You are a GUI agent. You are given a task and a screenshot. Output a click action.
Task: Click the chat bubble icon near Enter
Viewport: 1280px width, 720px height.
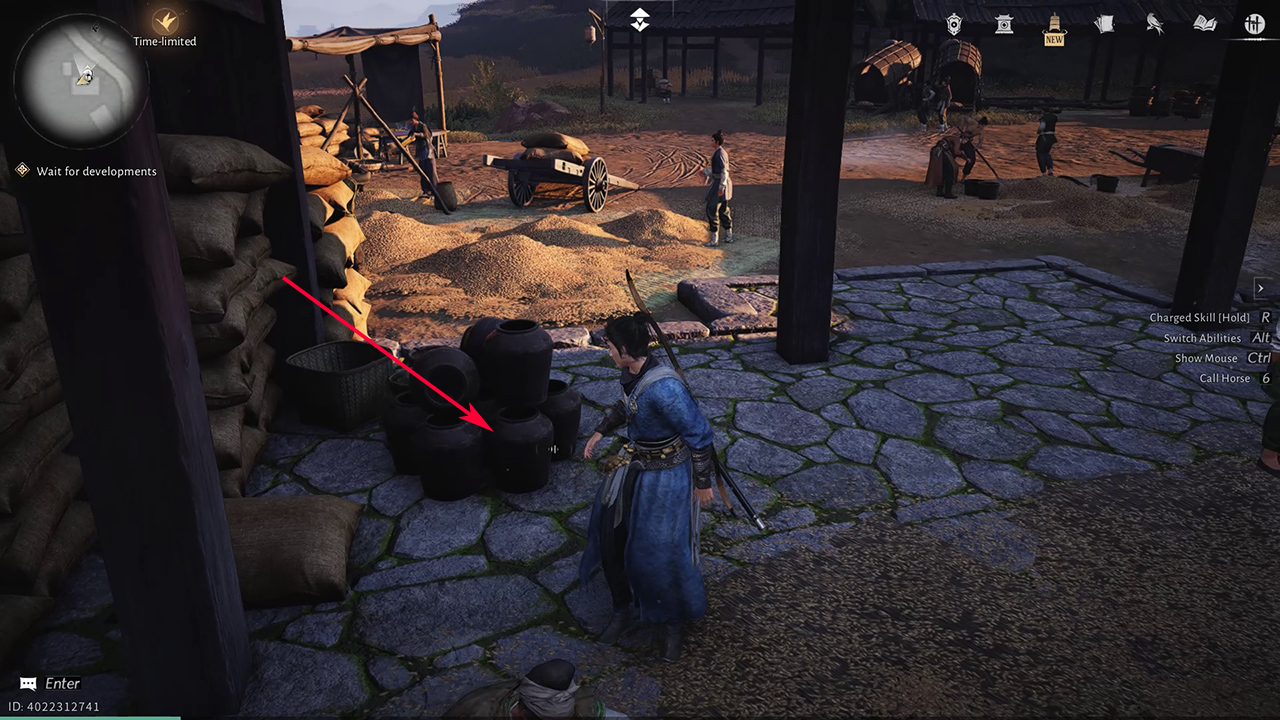(27, 683)
